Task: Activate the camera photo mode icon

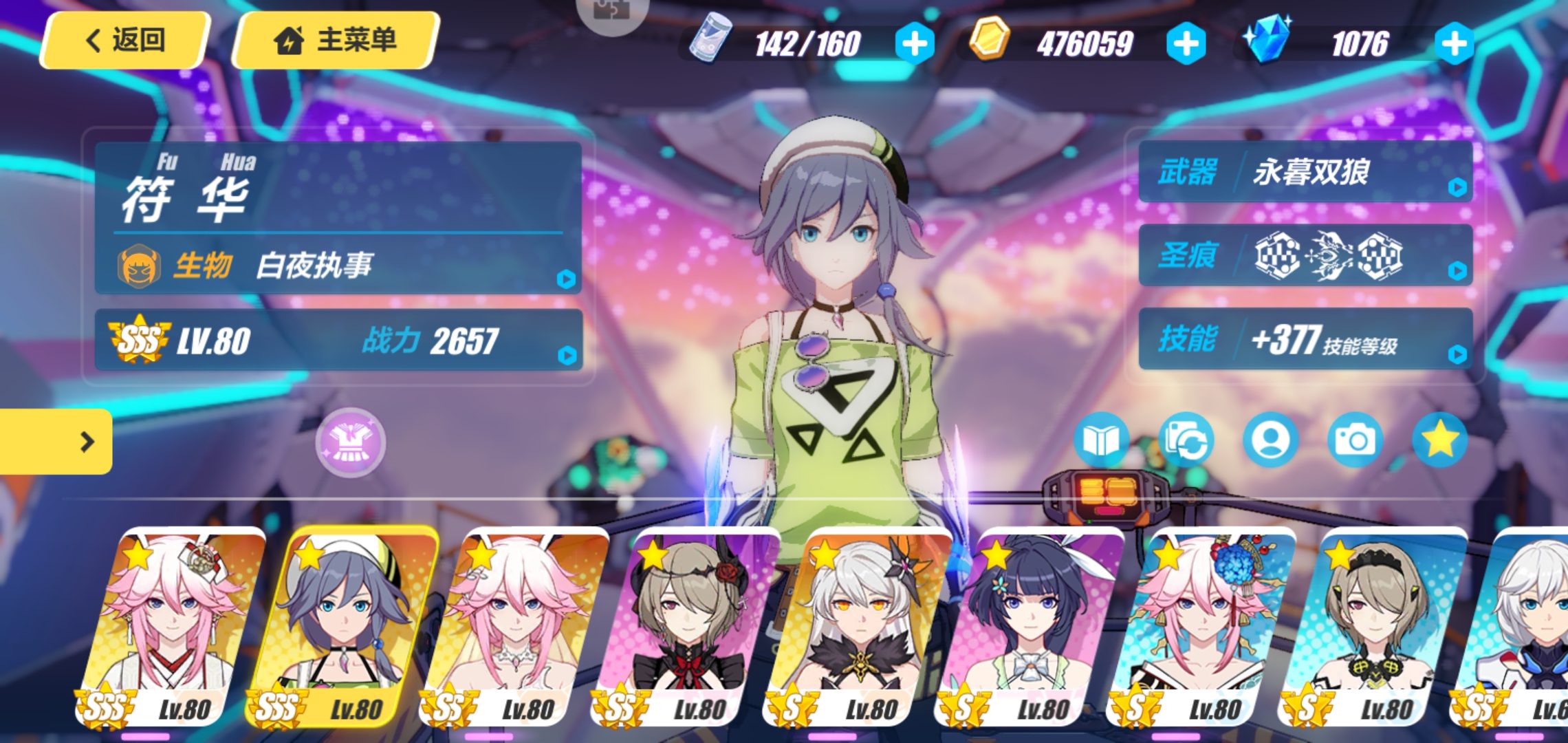Action: [1355, 440]
